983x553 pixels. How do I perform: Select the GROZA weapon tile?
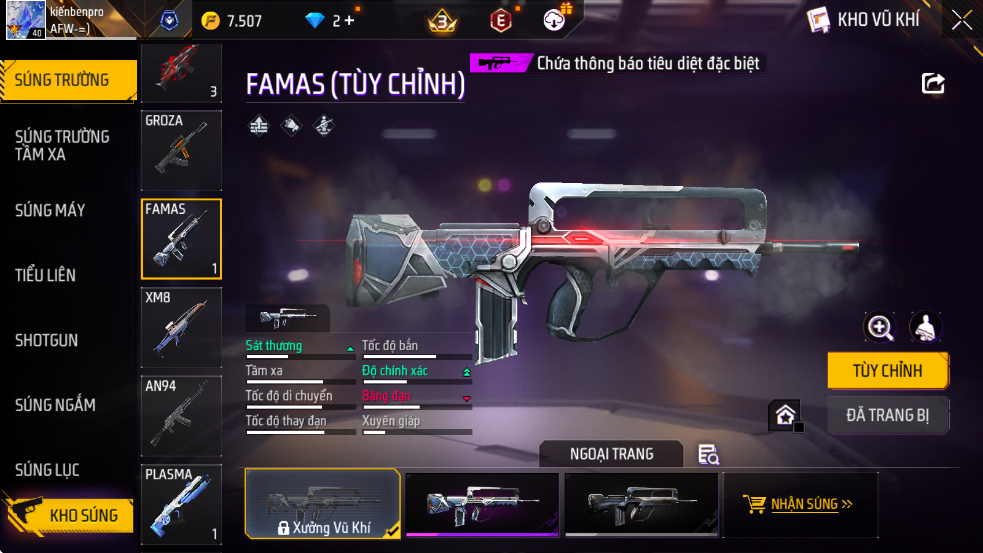click(x=181, y=150)
